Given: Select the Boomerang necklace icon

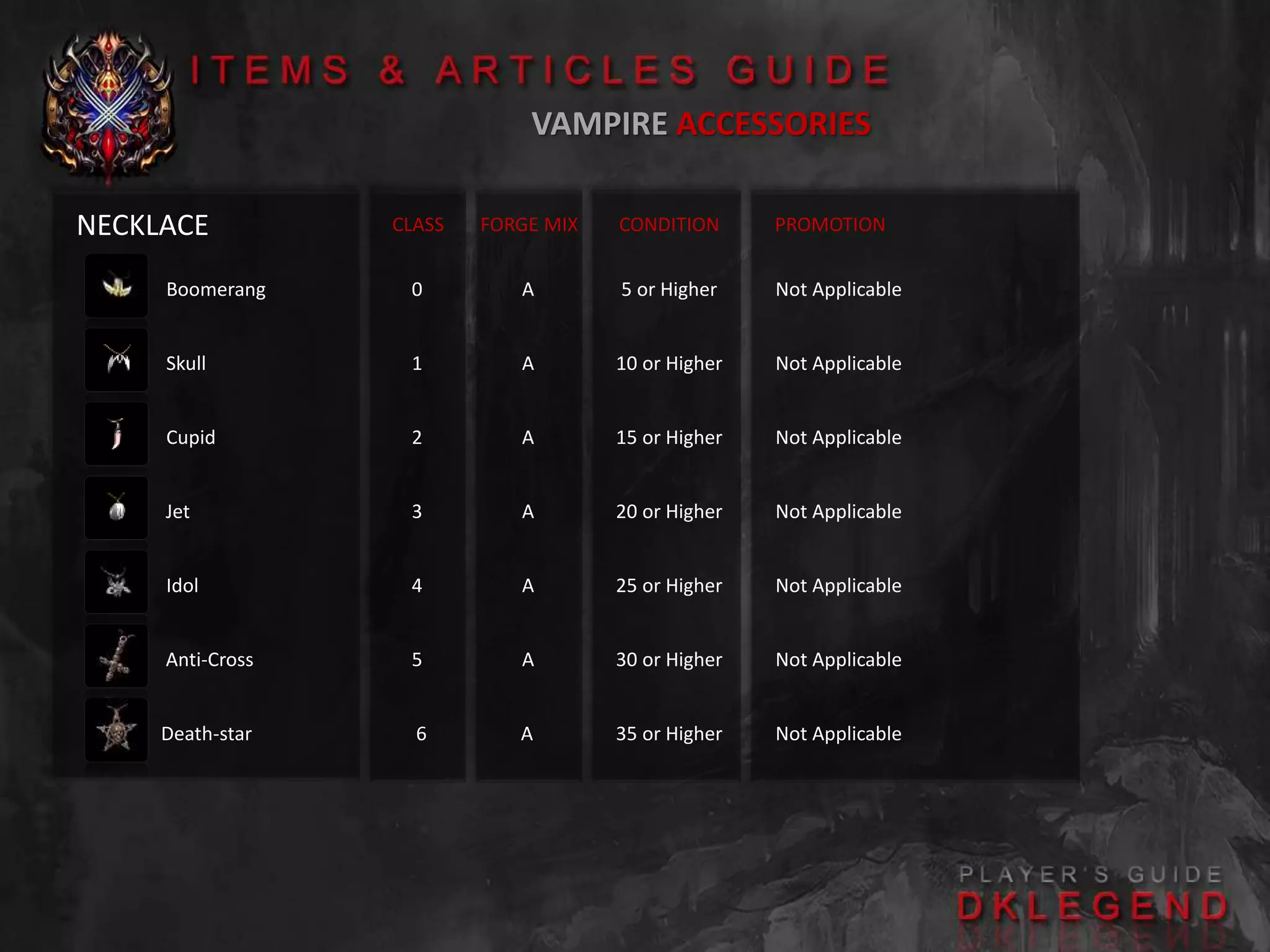Looking at the screenshot, I should 117,286.
